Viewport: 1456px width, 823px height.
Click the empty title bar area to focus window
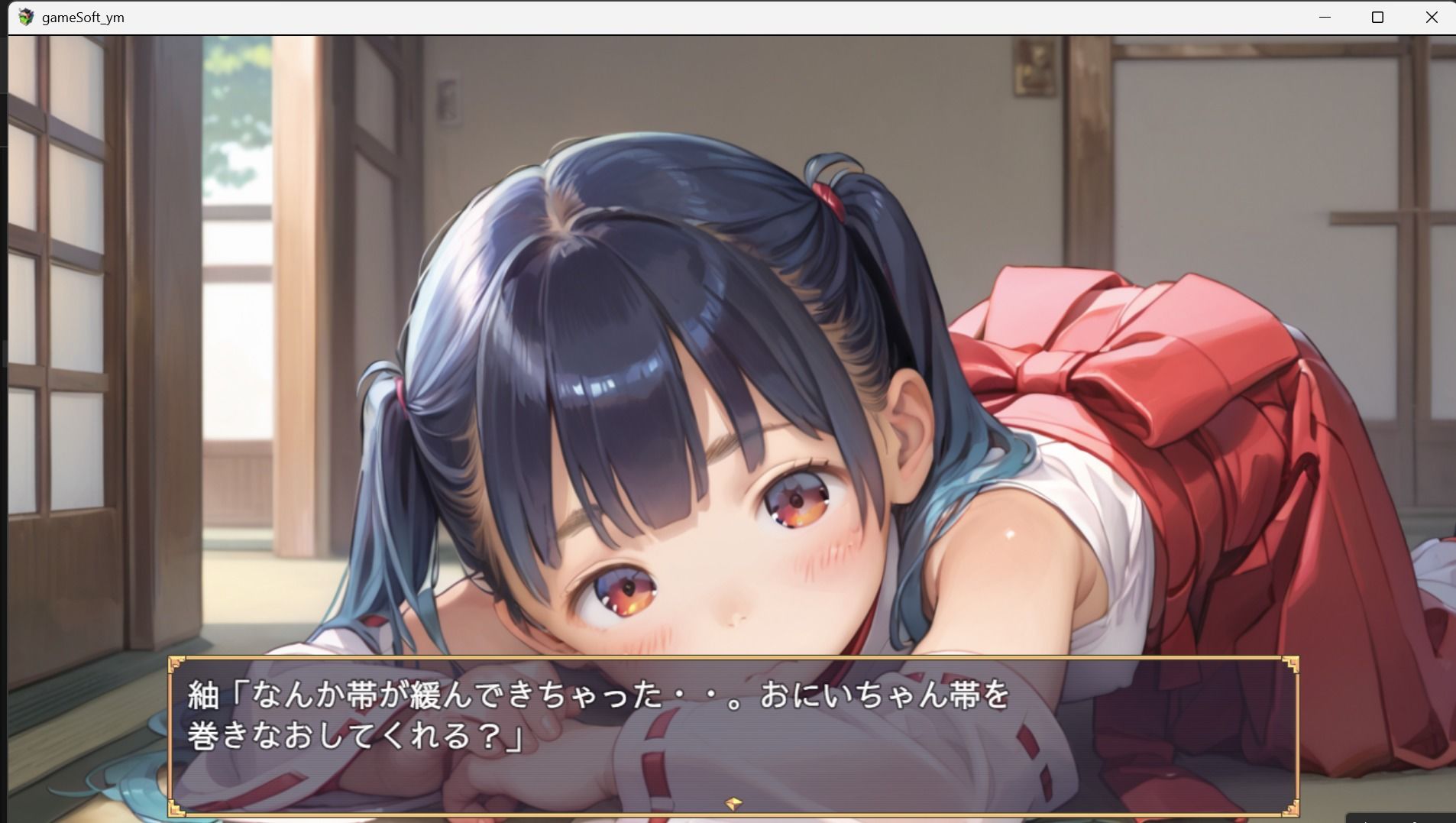click(x=688, y=17)
